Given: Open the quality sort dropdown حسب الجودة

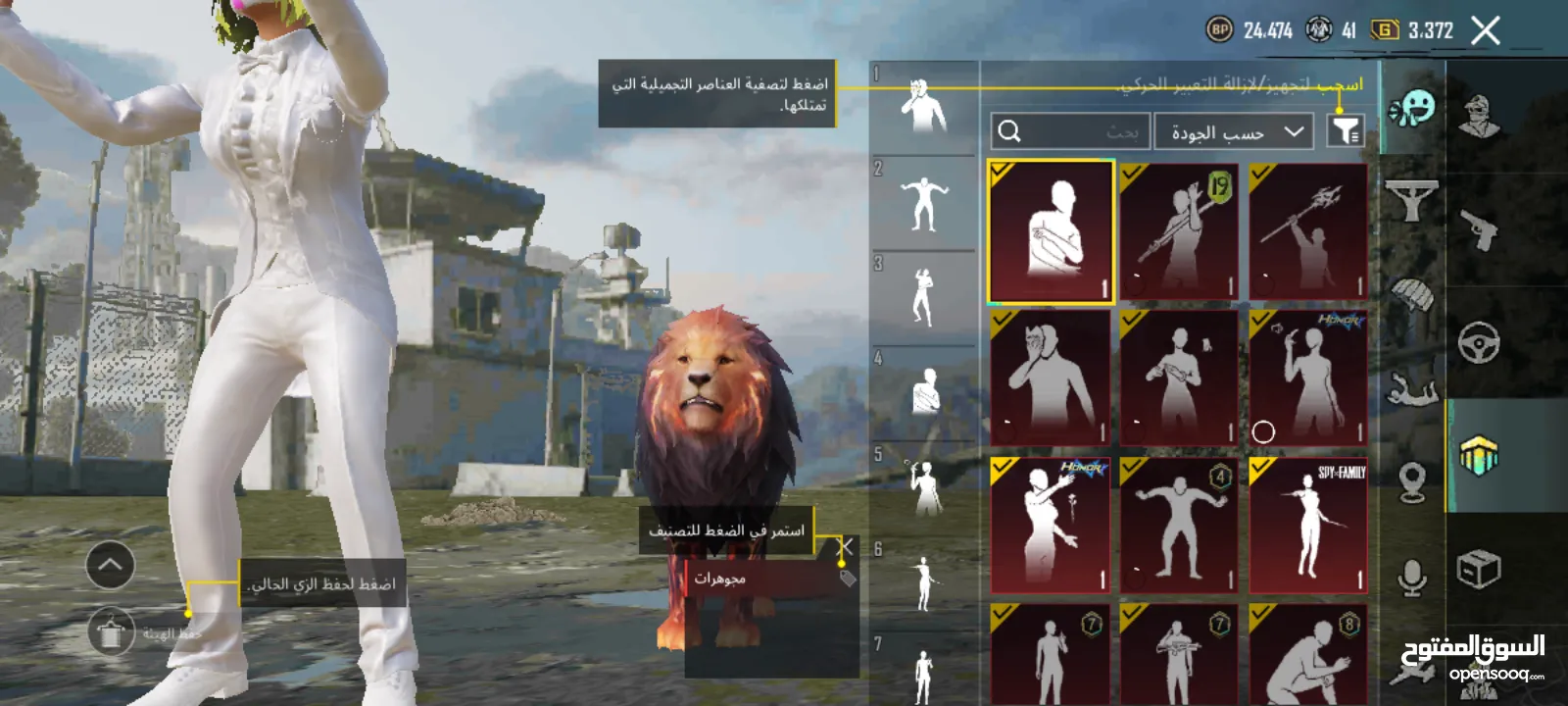Looking at the screenshot, I should (1233, 130).
